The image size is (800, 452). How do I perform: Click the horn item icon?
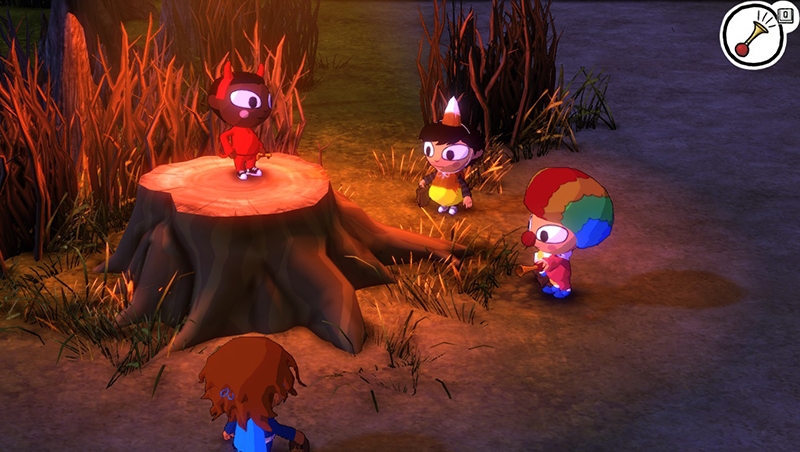tap(755, 35)
